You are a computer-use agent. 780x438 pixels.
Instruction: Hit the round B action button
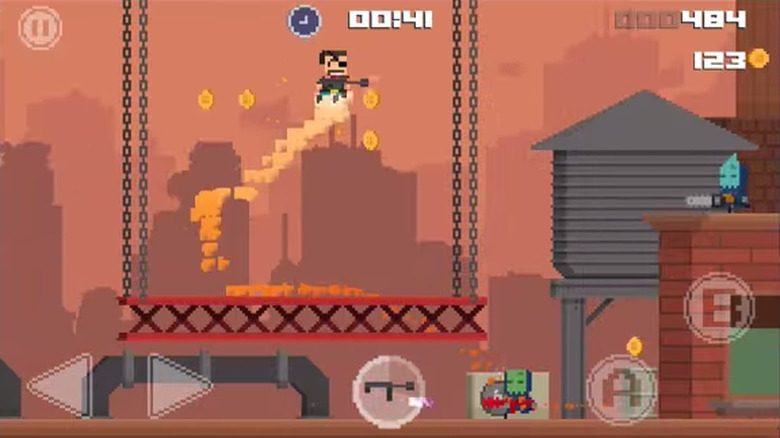point(720,307)
